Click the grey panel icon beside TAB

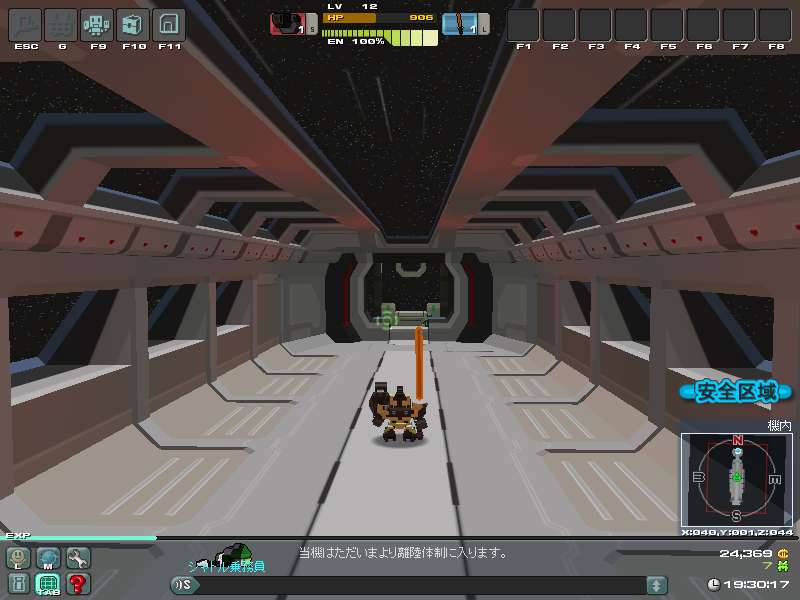point(19,583)
